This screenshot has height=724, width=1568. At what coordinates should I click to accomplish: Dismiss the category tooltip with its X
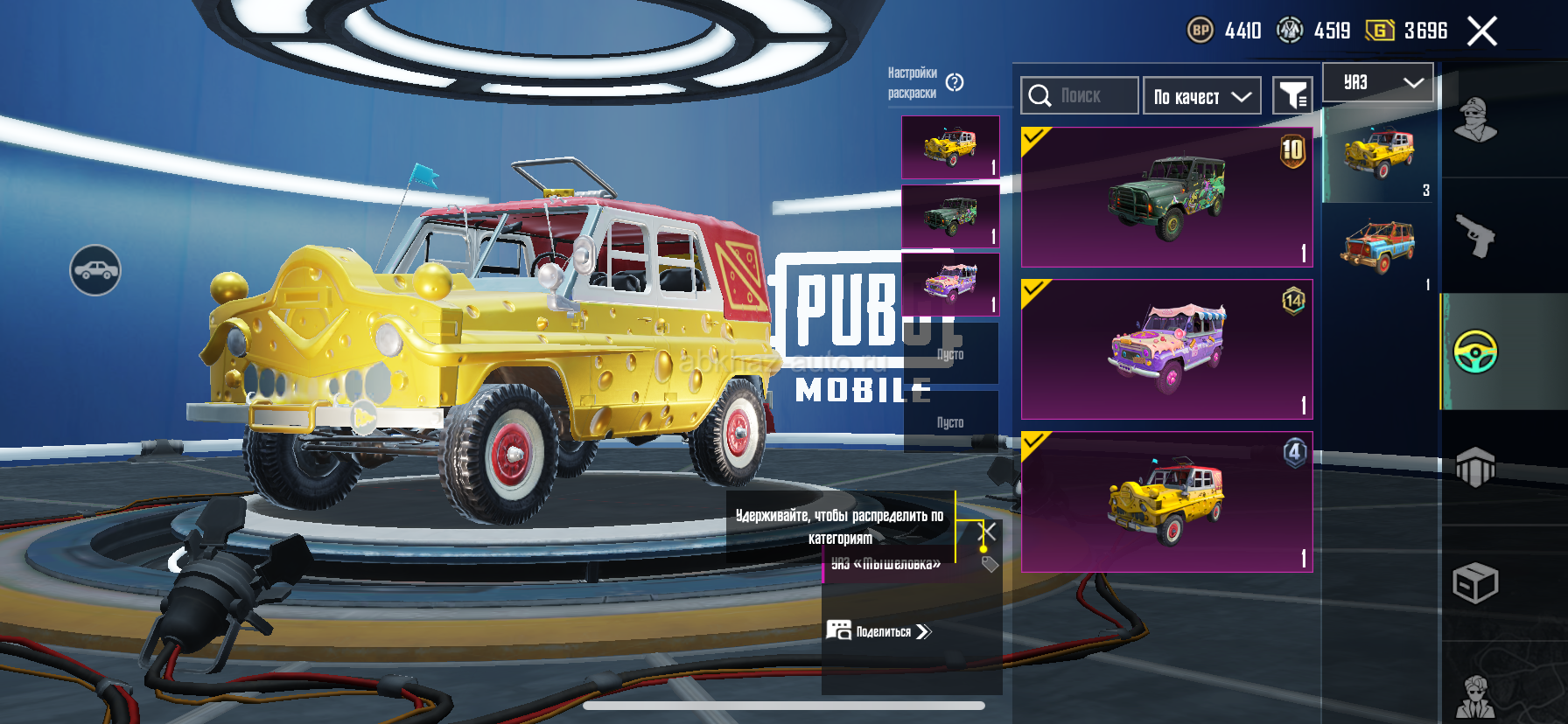[987, 532]
